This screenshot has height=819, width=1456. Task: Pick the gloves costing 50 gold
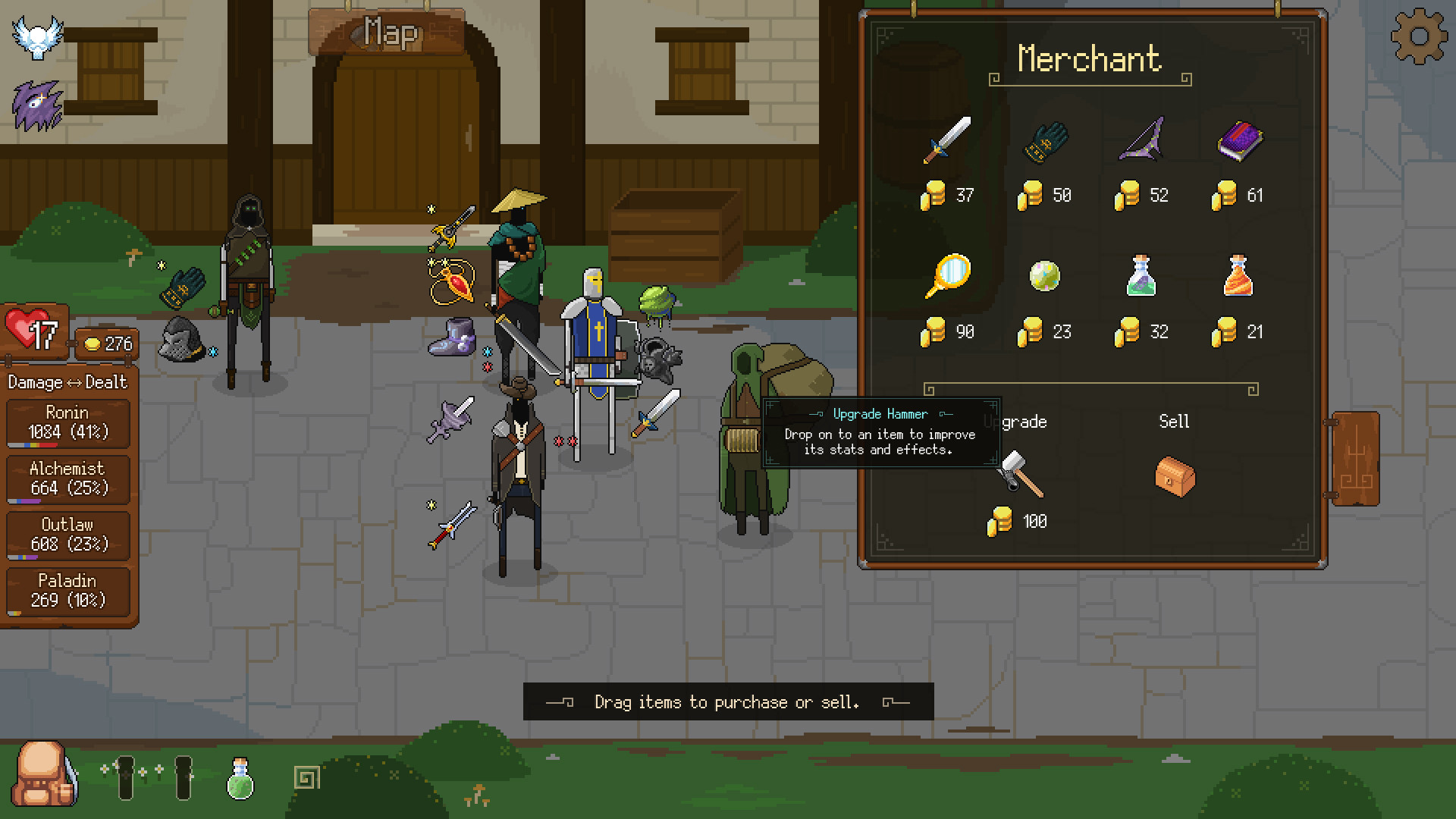coord(1045,142)
